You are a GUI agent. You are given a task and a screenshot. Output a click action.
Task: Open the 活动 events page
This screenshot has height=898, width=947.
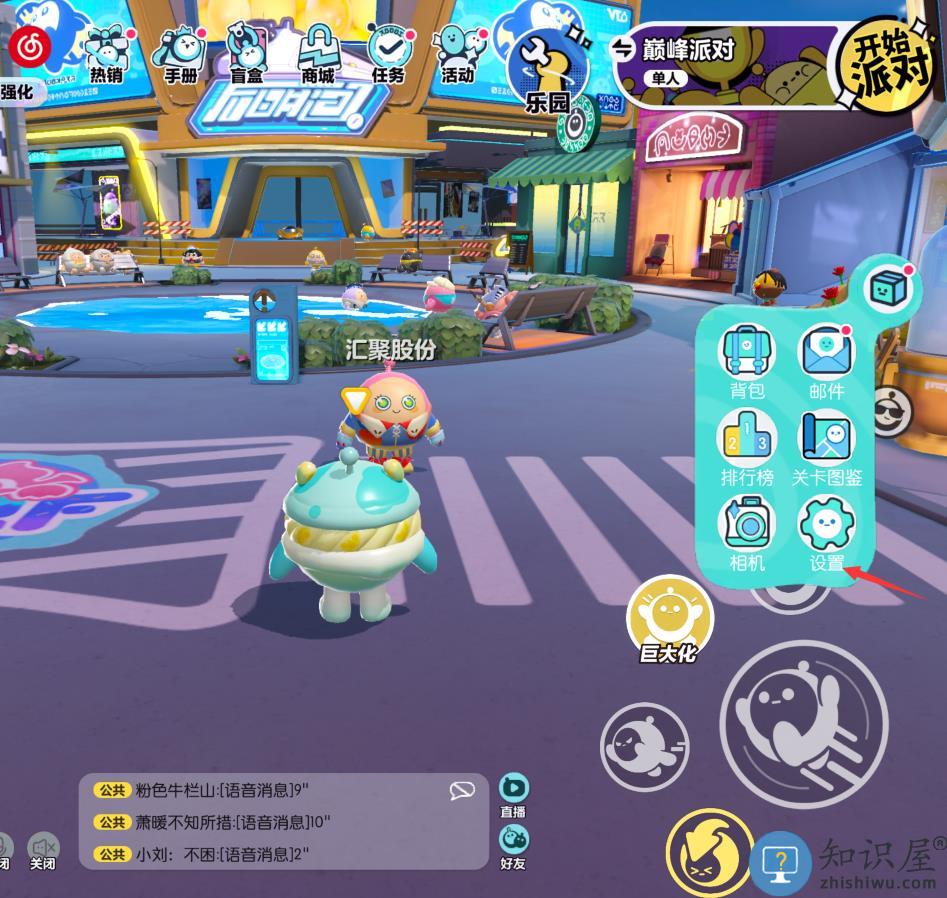pos(456,52)
